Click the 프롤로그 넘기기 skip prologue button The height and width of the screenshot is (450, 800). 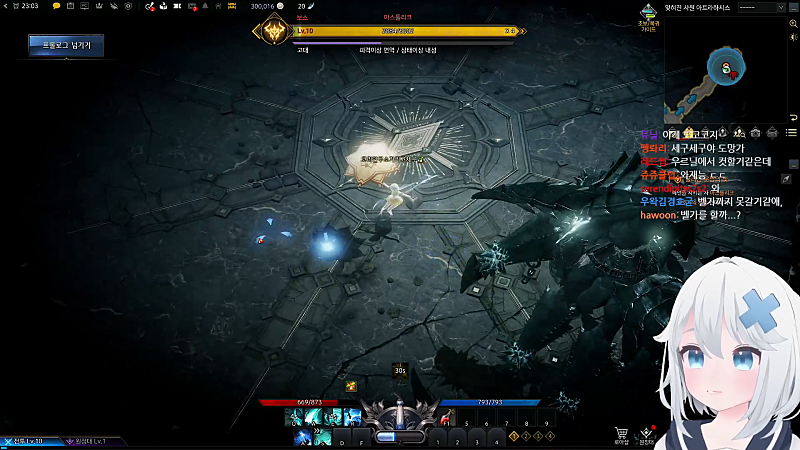[66, 45]
